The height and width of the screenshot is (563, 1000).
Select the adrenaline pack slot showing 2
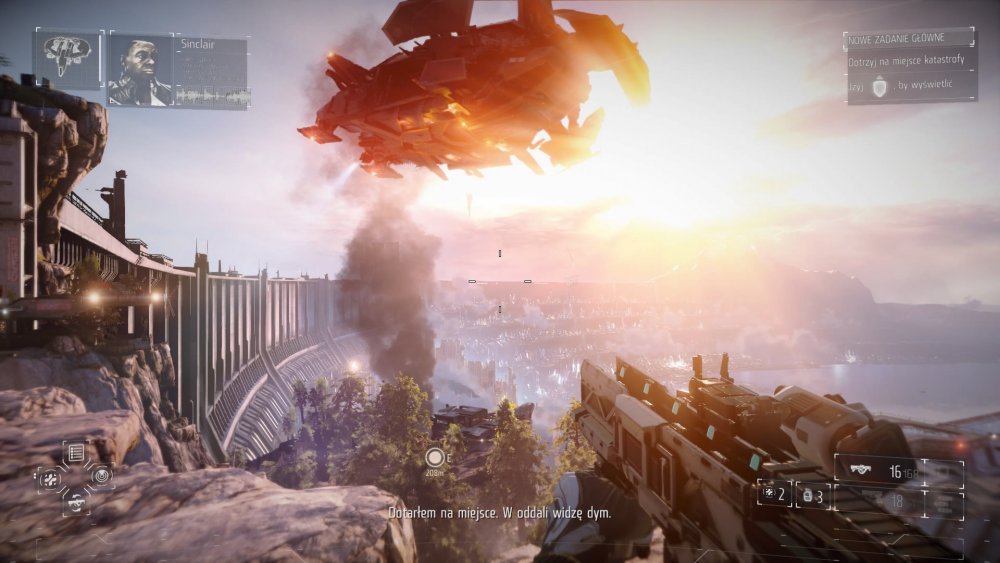[774, 494]
